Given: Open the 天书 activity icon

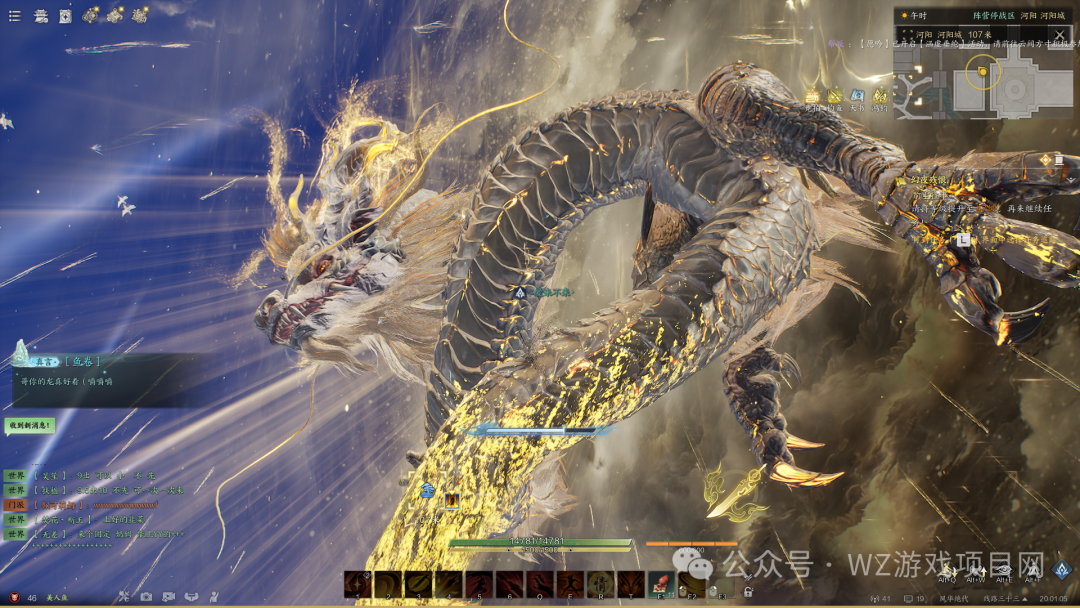Looking at the screenshot, I should [857, 95].
